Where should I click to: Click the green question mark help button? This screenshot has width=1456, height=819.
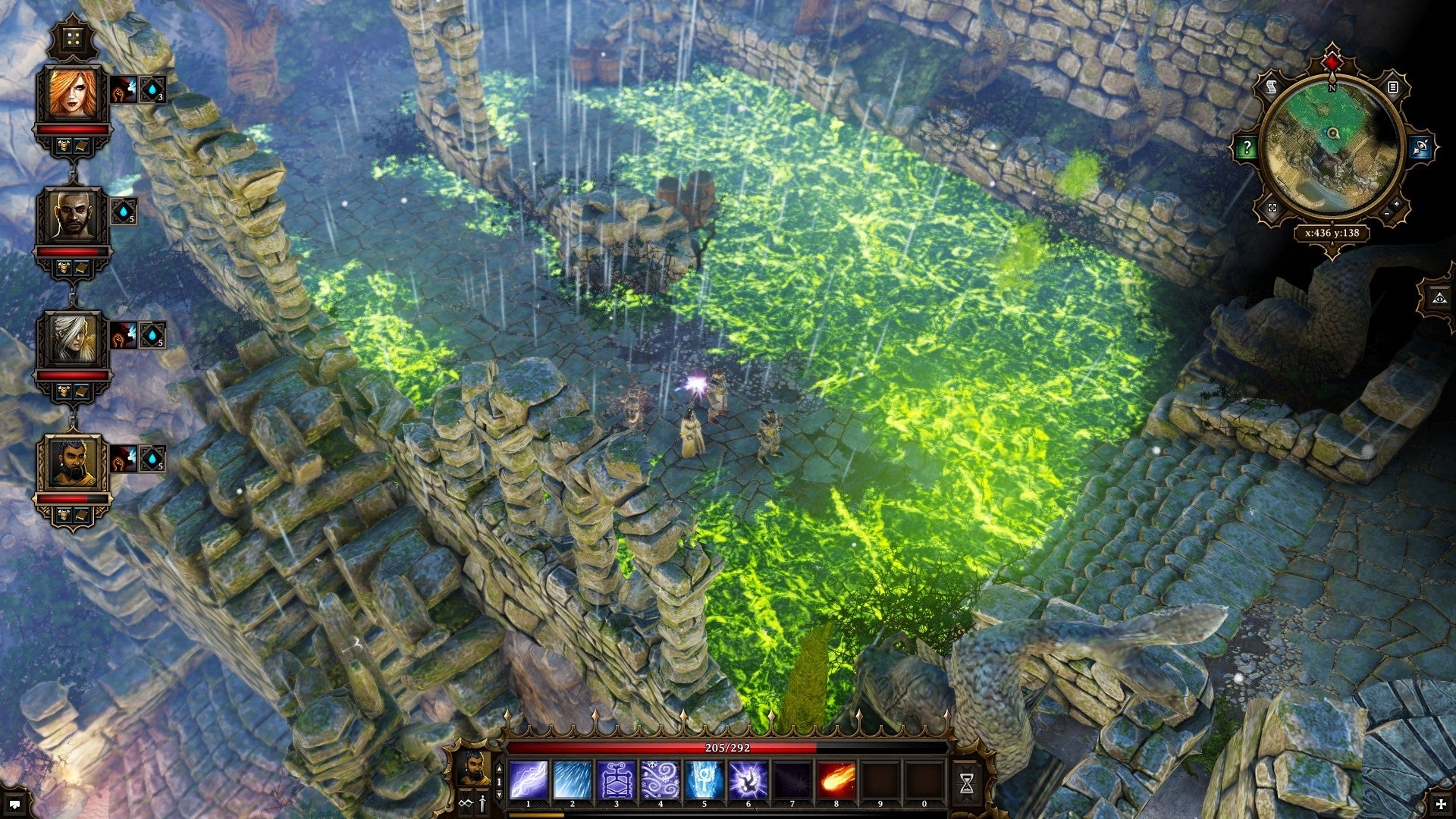(1248, 146)
